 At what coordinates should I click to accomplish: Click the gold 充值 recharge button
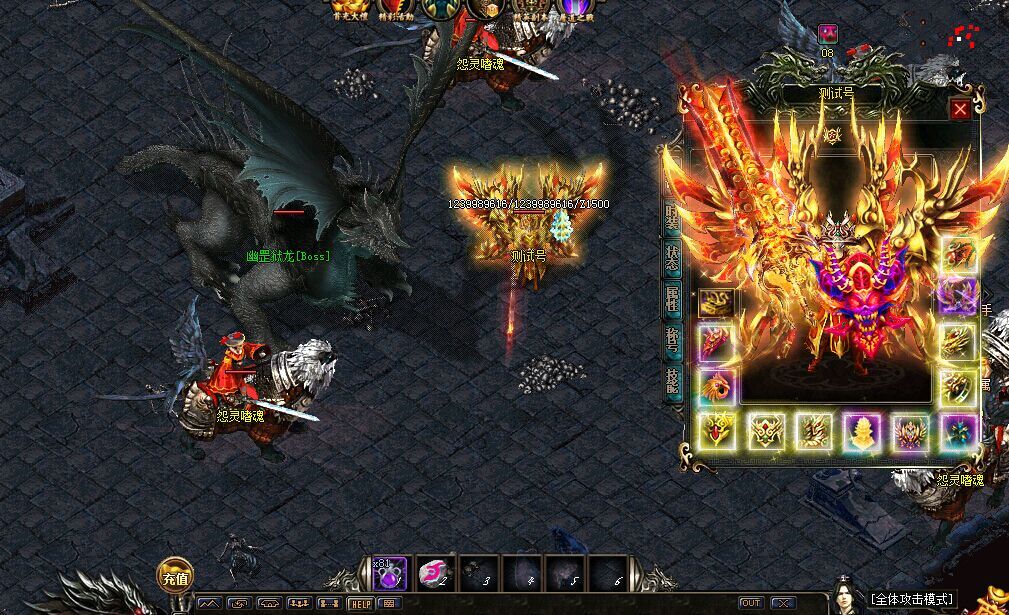(175, 577)
